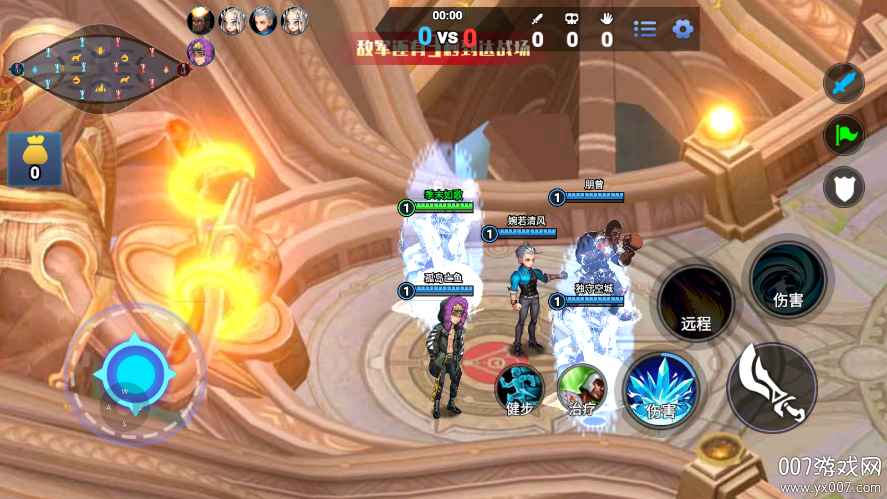Tap the green flag rally signal

[843, 135]
